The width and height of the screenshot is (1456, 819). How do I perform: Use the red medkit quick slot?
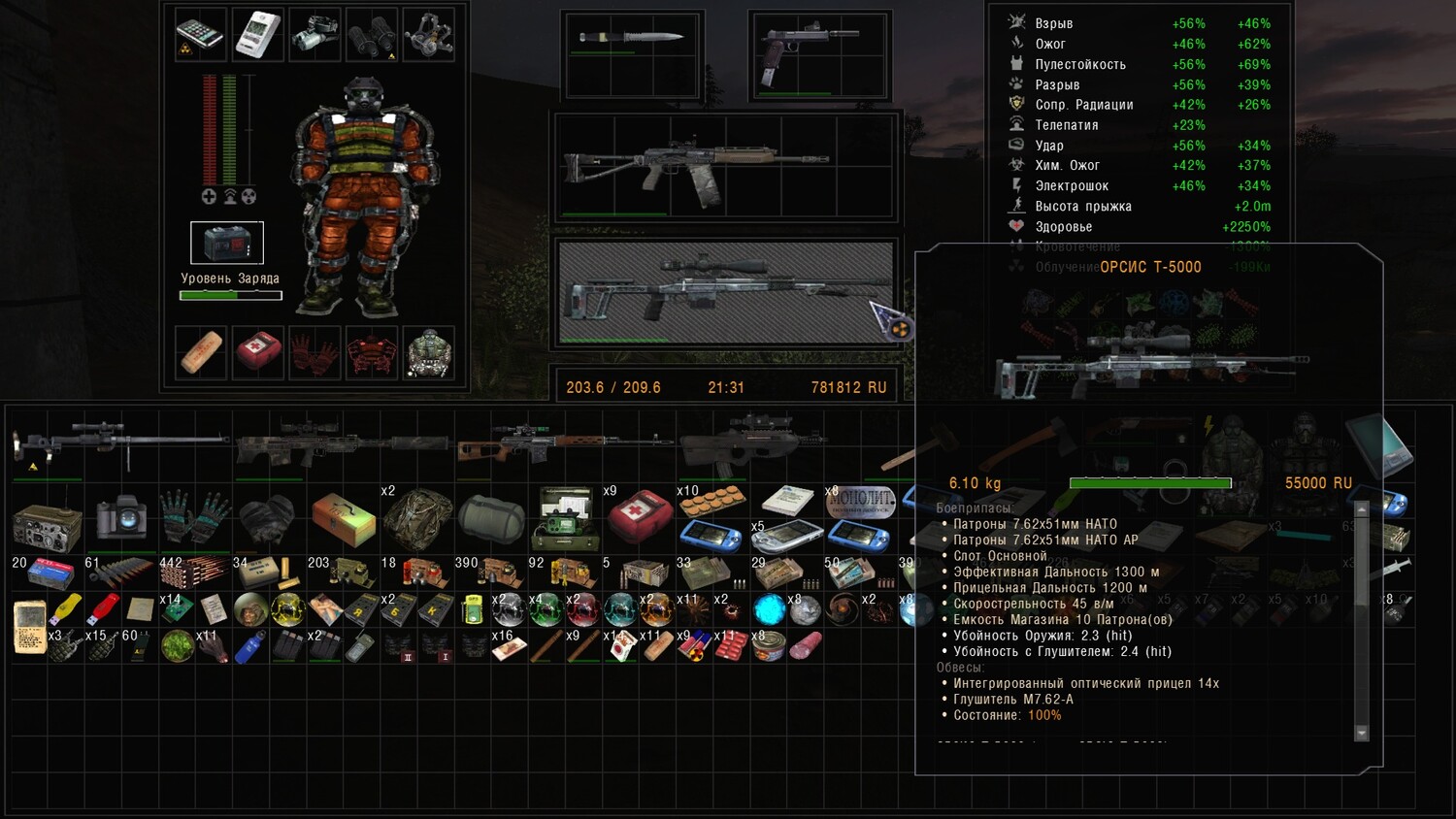pos(257,351)
